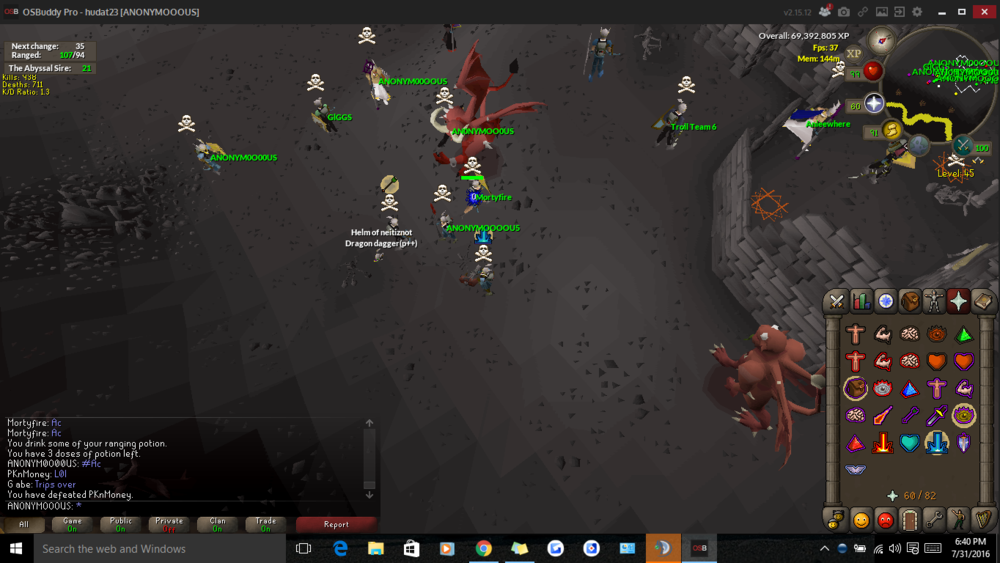Toggle the Private chat filter
Screen dimensions: 1000x563
pos(169,524)
